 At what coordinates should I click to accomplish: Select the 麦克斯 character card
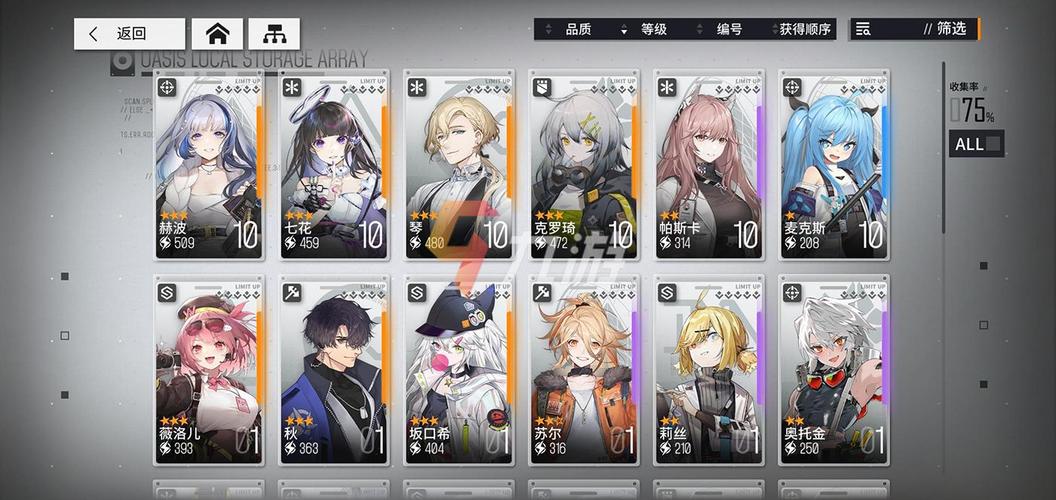point(834,165)
